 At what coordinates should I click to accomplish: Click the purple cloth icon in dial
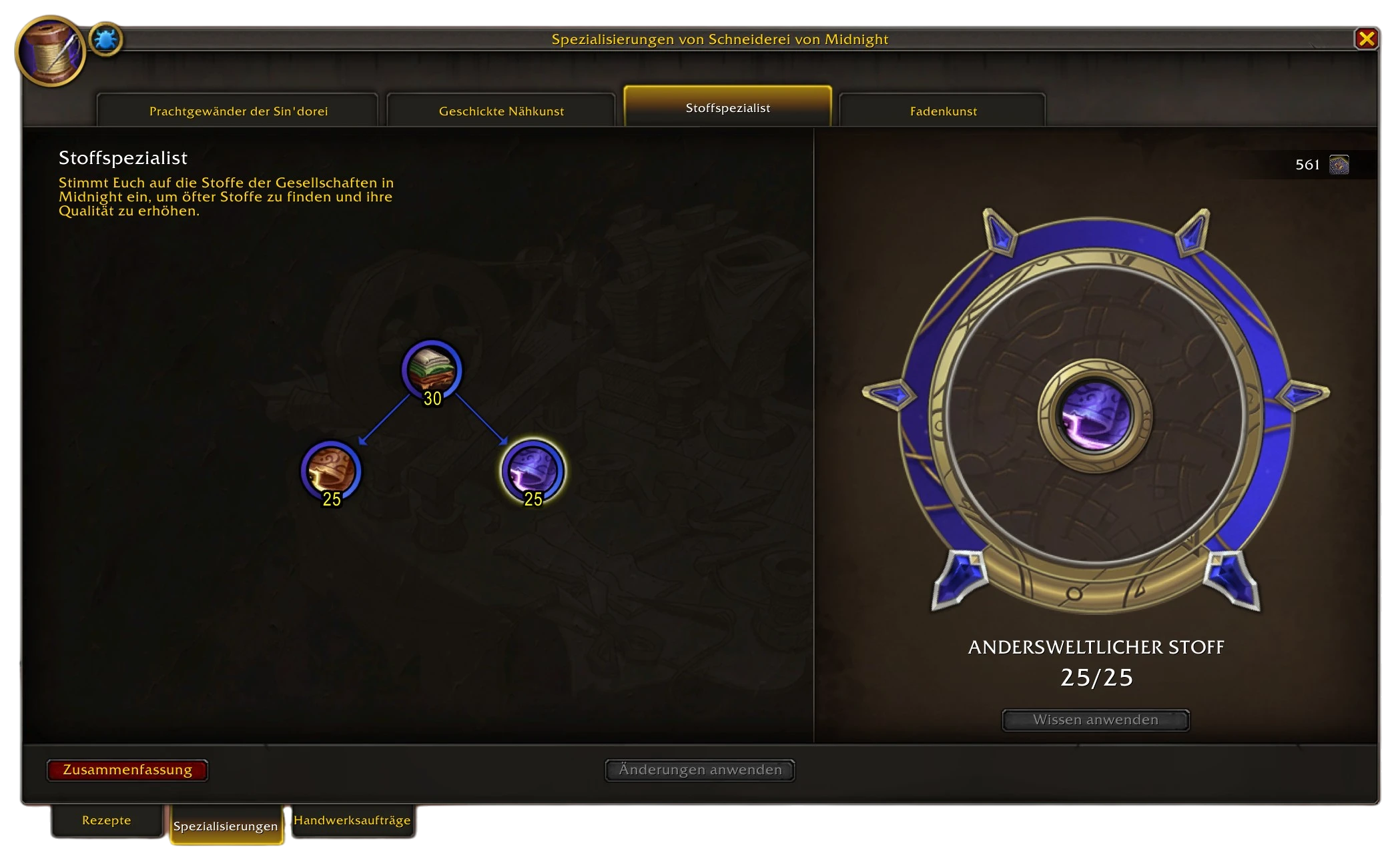tap(1095, 415)
